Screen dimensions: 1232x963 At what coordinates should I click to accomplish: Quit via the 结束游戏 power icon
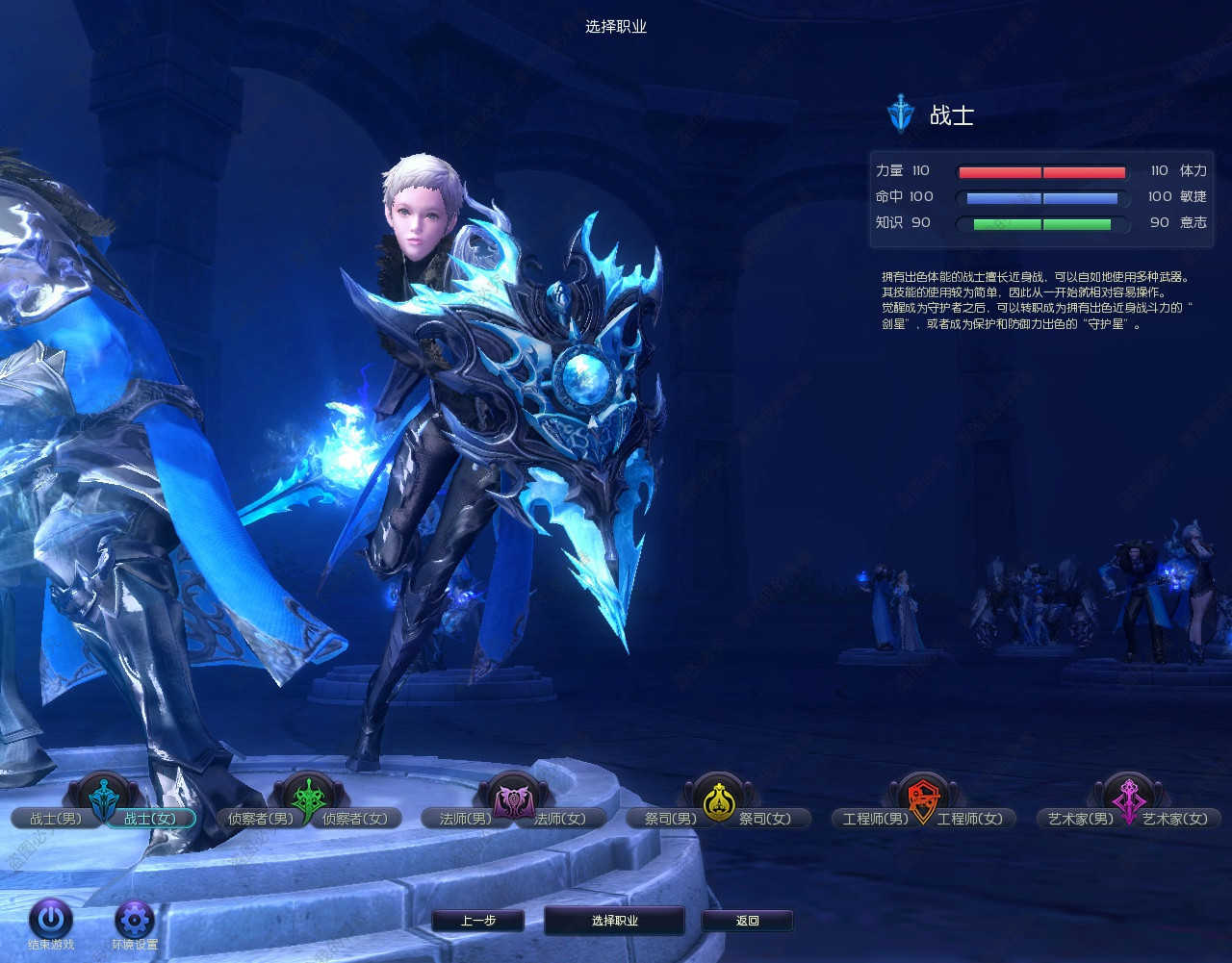51,919
